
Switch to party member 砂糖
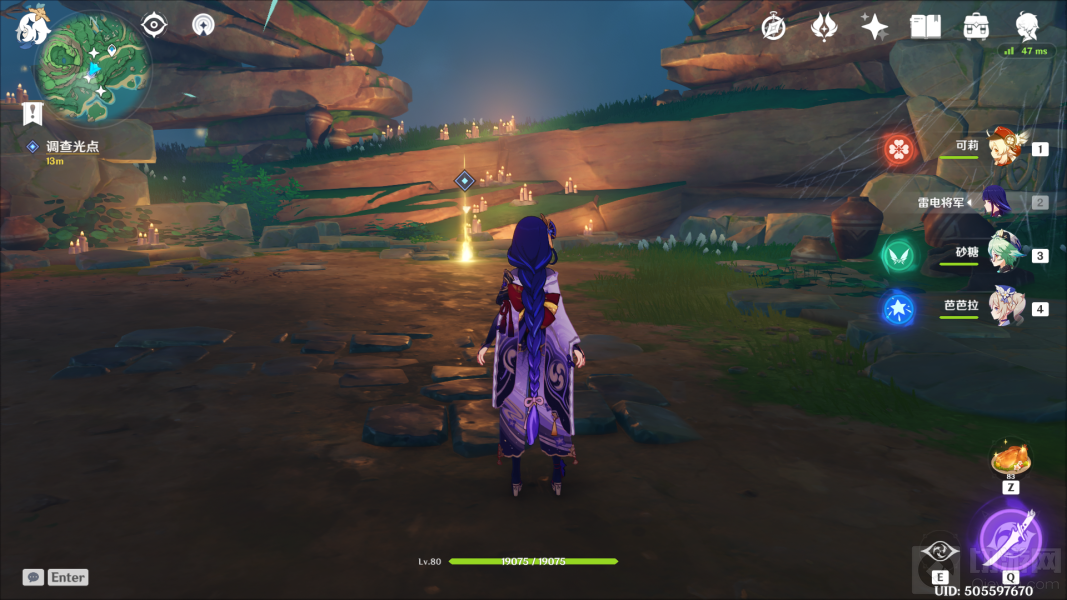(x=1003, y=254)
